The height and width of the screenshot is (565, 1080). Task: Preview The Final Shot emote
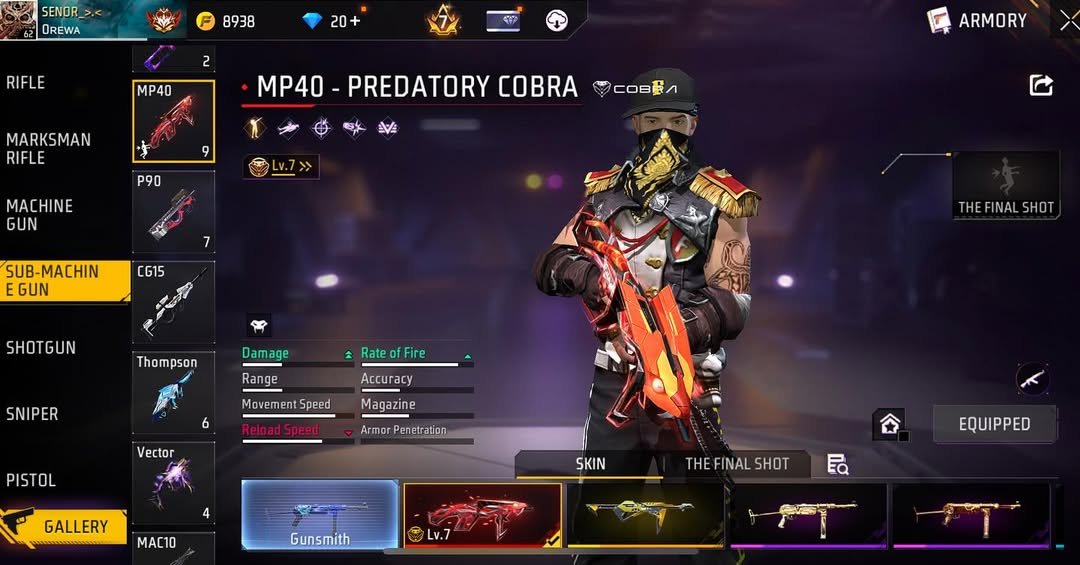point(1005,185)
